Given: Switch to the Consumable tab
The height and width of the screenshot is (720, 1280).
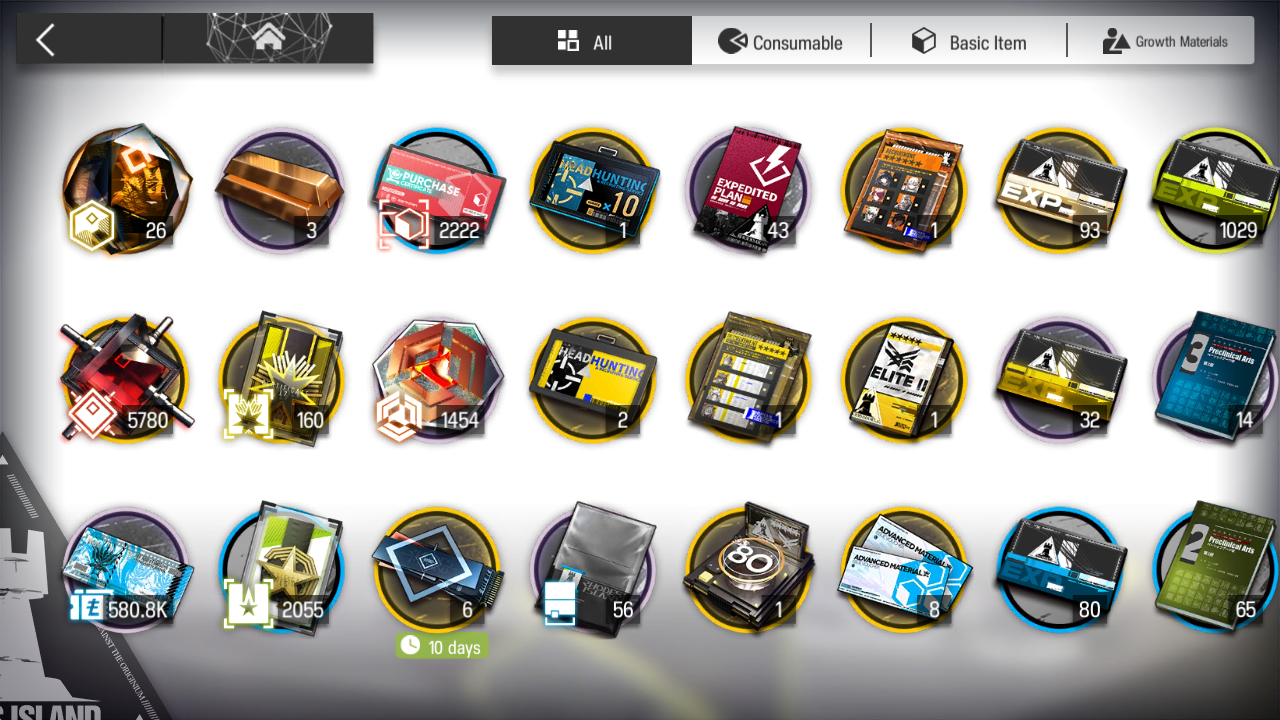Looking at the screenshot, I should [x=781, y=42].
